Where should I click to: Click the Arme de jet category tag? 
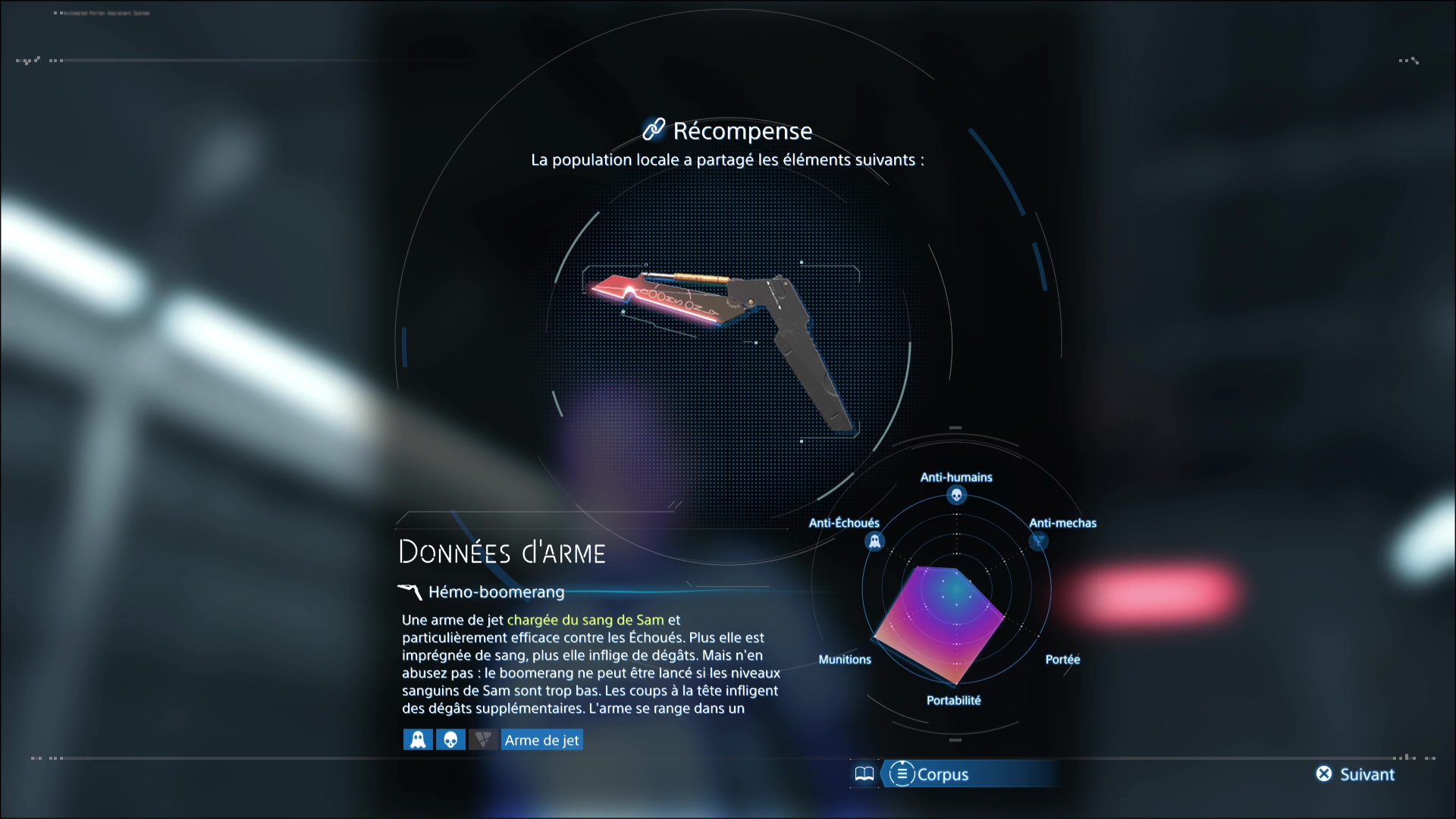pos(541,739)
